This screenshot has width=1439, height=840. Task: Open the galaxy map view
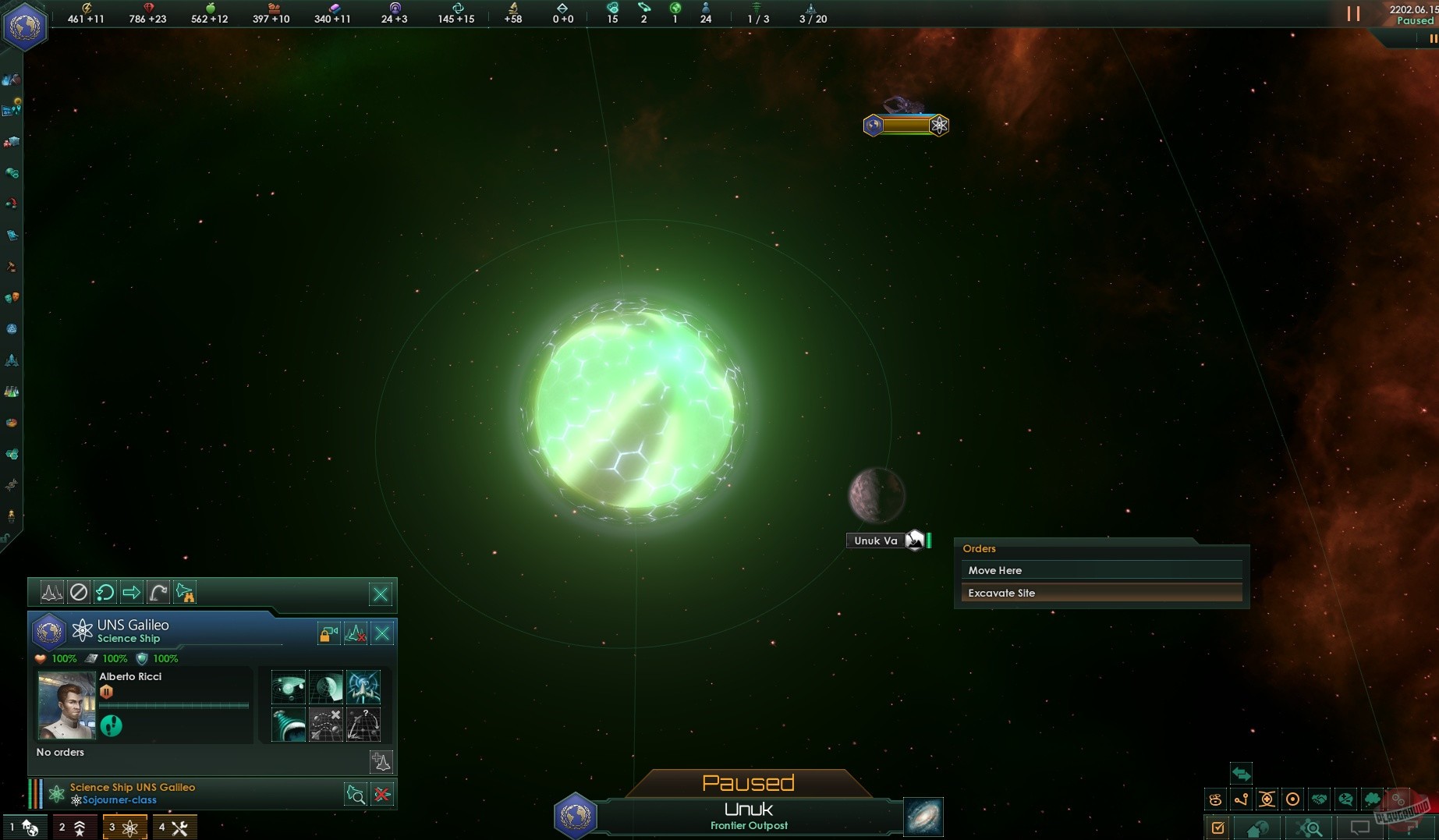[923, 817]
